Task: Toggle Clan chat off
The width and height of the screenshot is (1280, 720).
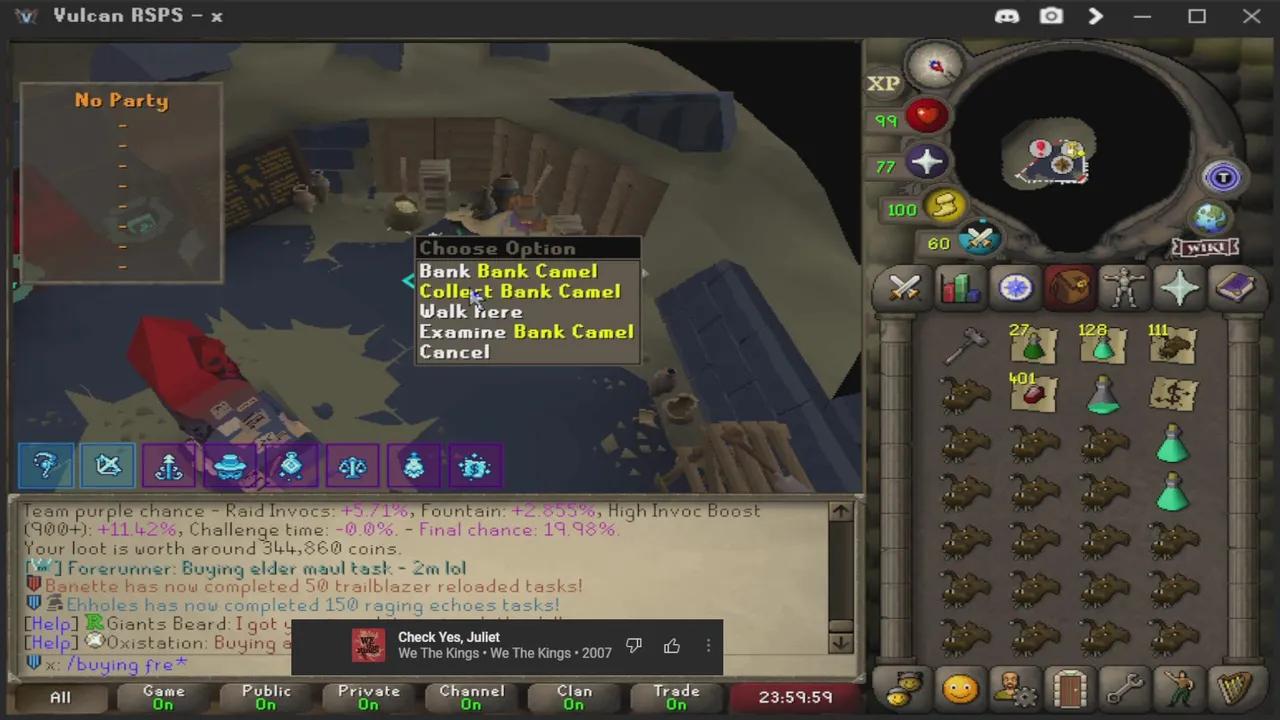Action: coord(574,696)
